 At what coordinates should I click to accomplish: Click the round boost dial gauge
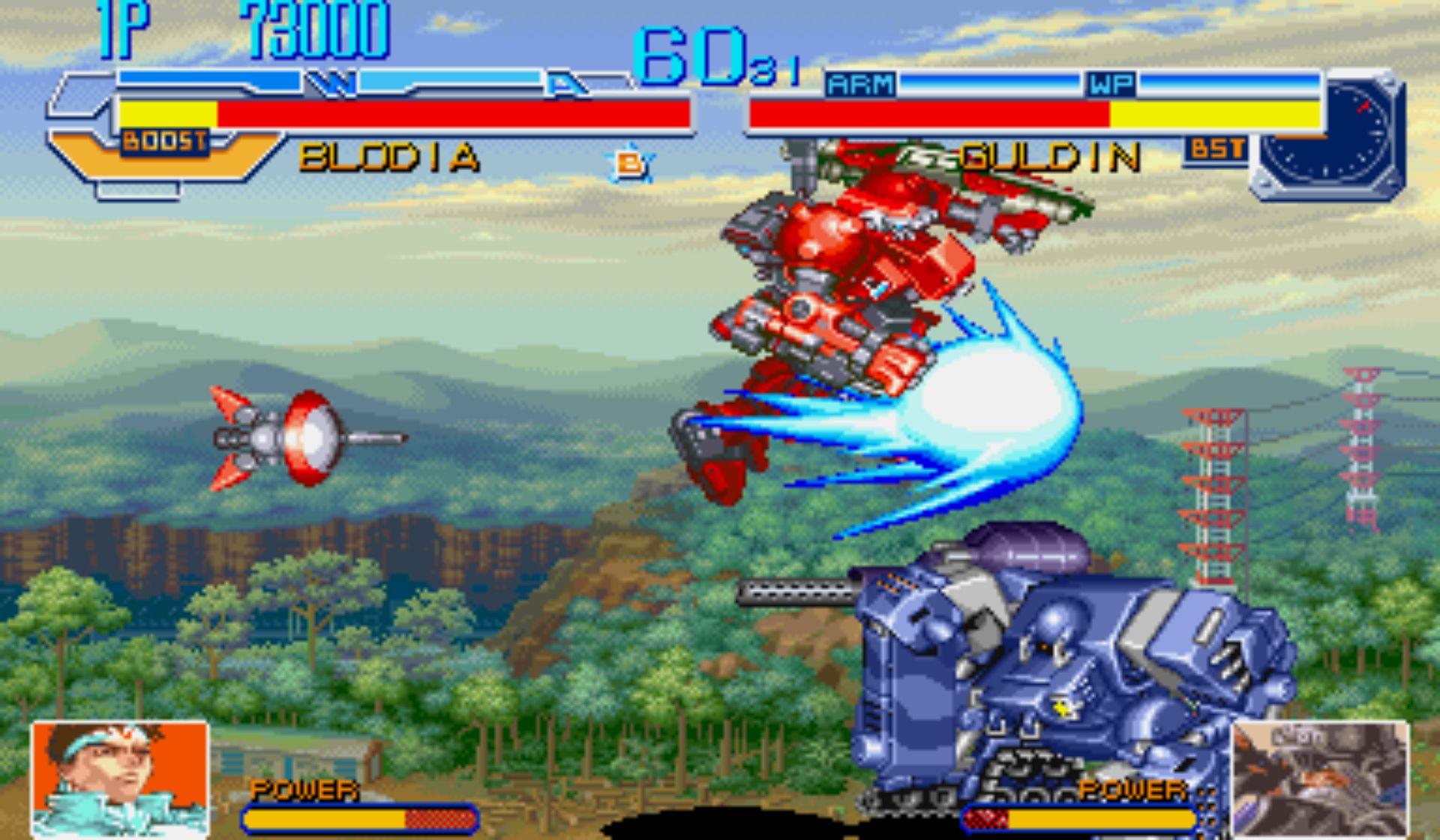1328,133
